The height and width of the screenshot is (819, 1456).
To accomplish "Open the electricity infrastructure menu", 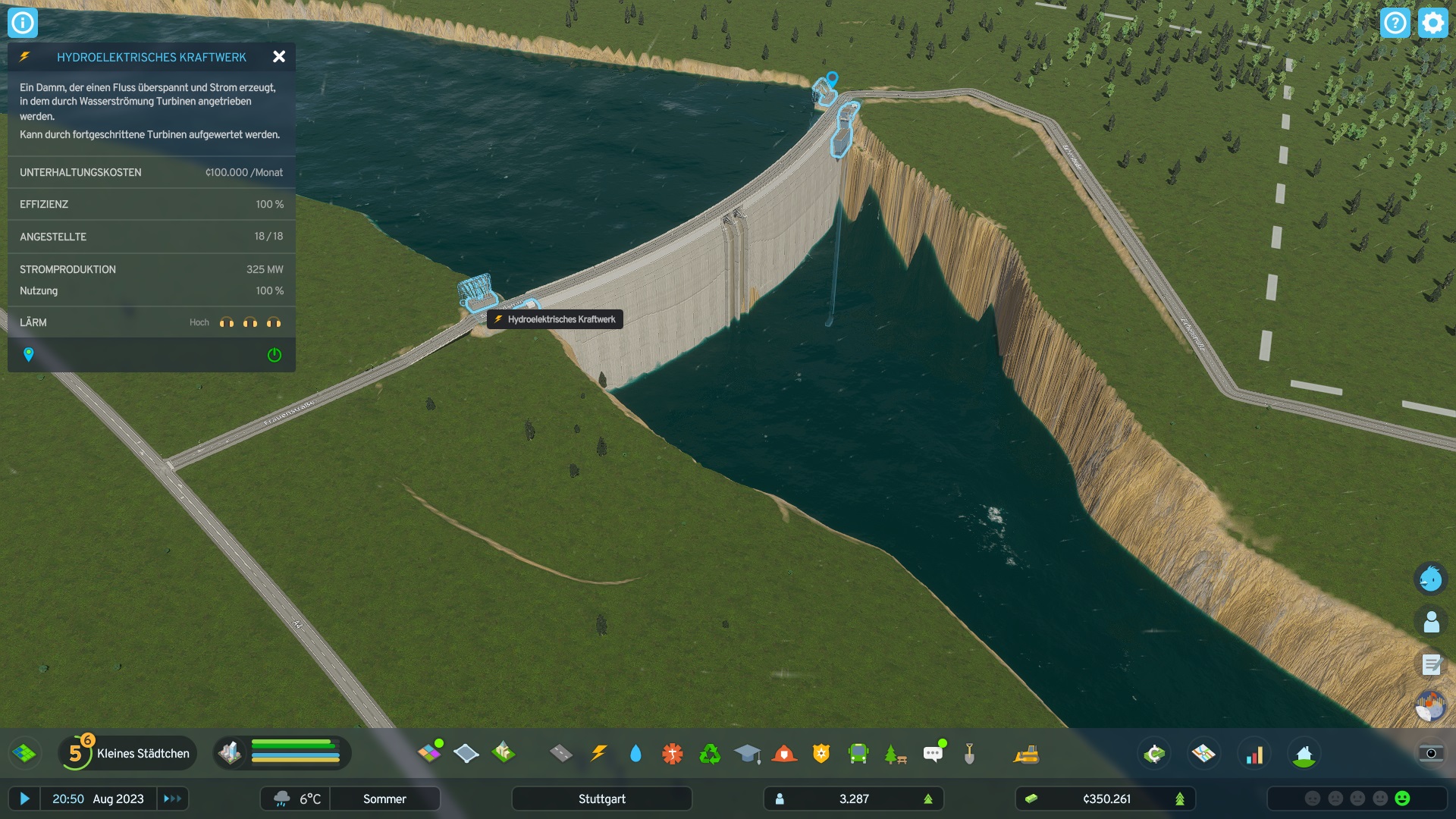I will [599, 753].
